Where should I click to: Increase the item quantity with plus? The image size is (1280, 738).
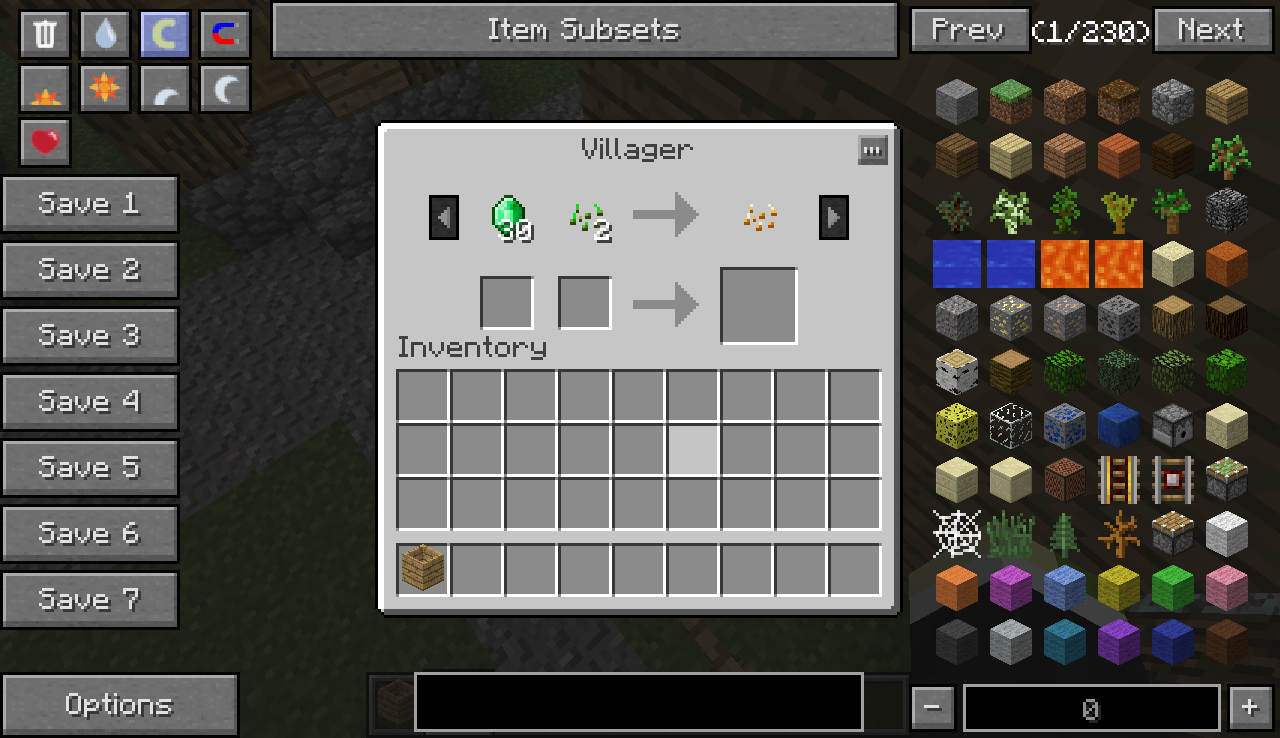pos(1249,708)
